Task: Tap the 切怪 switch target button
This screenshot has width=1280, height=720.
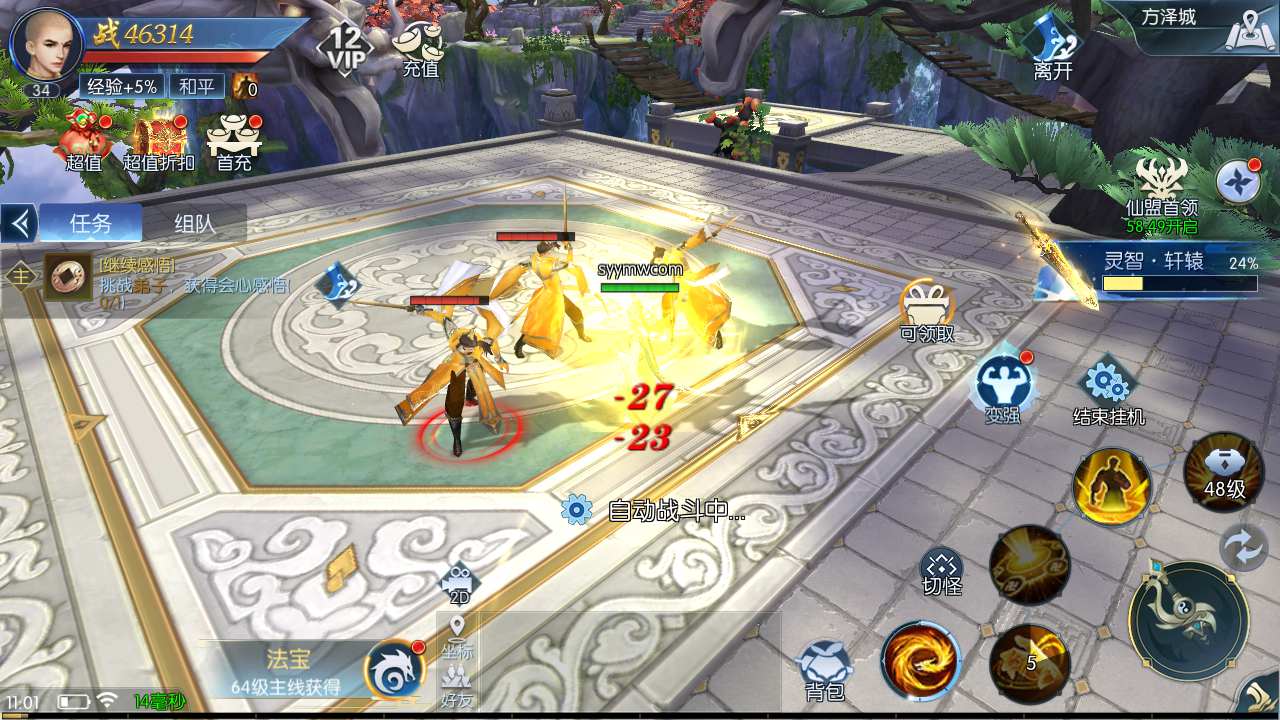Action: 941,571
